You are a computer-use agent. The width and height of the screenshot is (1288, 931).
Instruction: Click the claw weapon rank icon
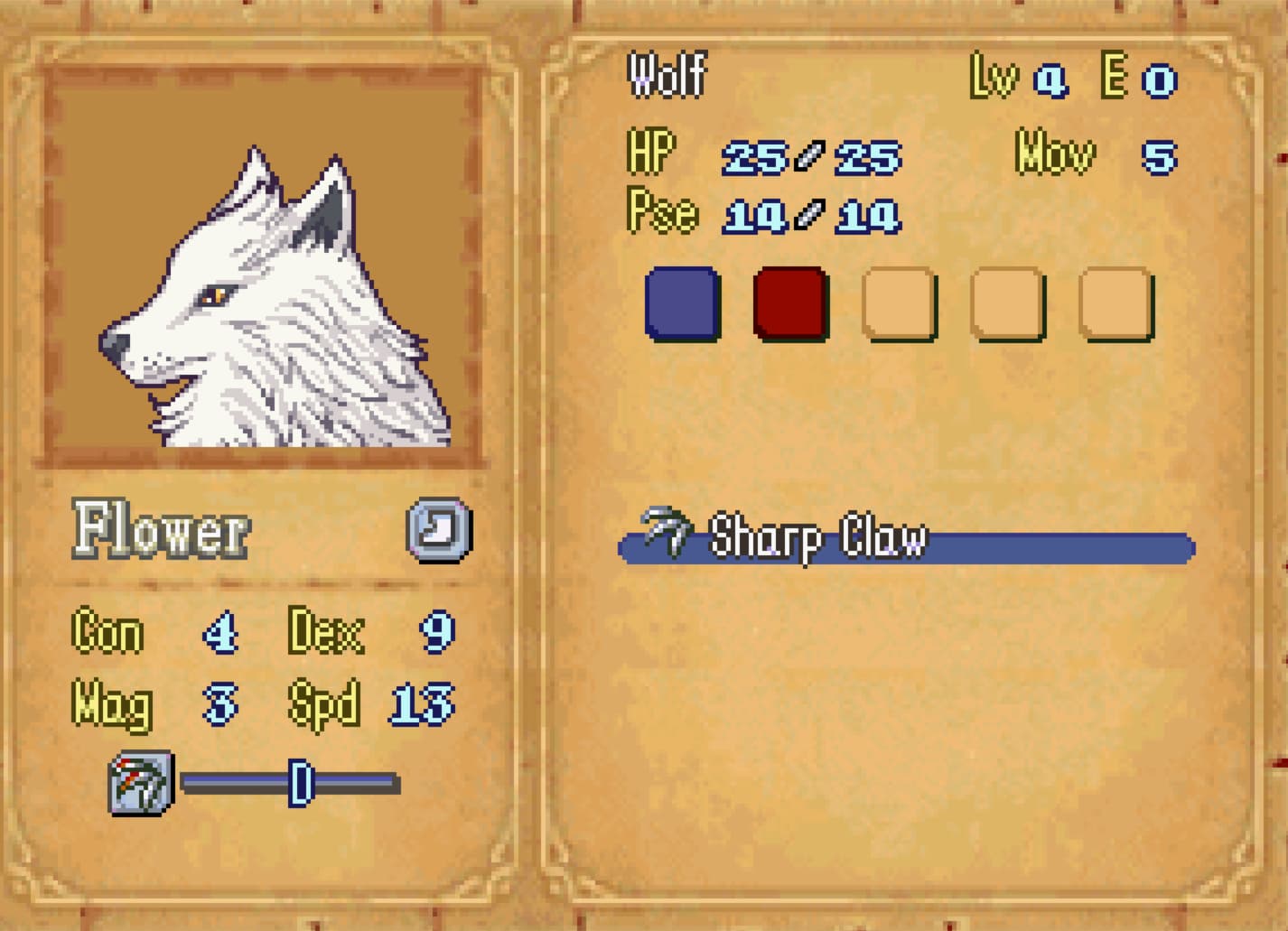(x=141, y=783)
